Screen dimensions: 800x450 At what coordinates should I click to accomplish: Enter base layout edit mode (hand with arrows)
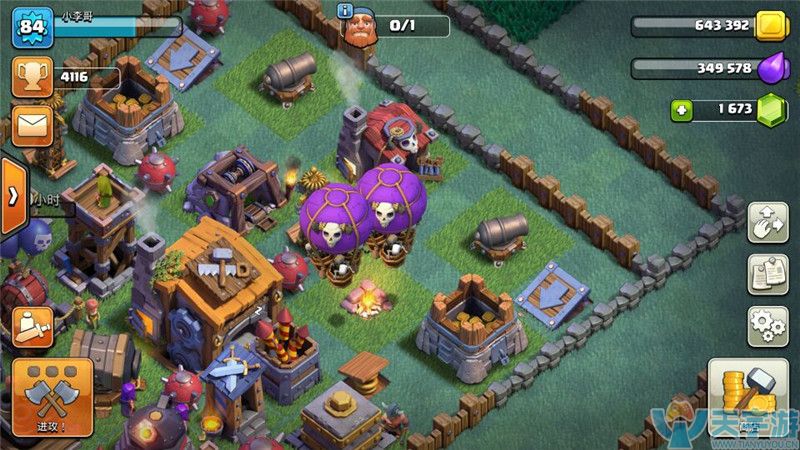click(x=768, y=222)
